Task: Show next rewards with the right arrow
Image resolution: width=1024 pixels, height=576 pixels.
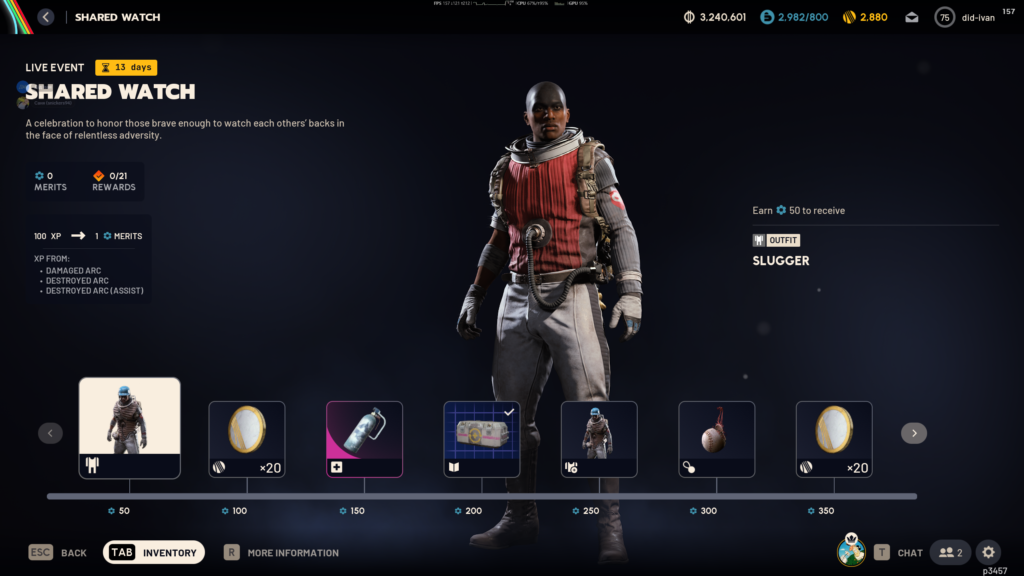Action: click(913, 433)
